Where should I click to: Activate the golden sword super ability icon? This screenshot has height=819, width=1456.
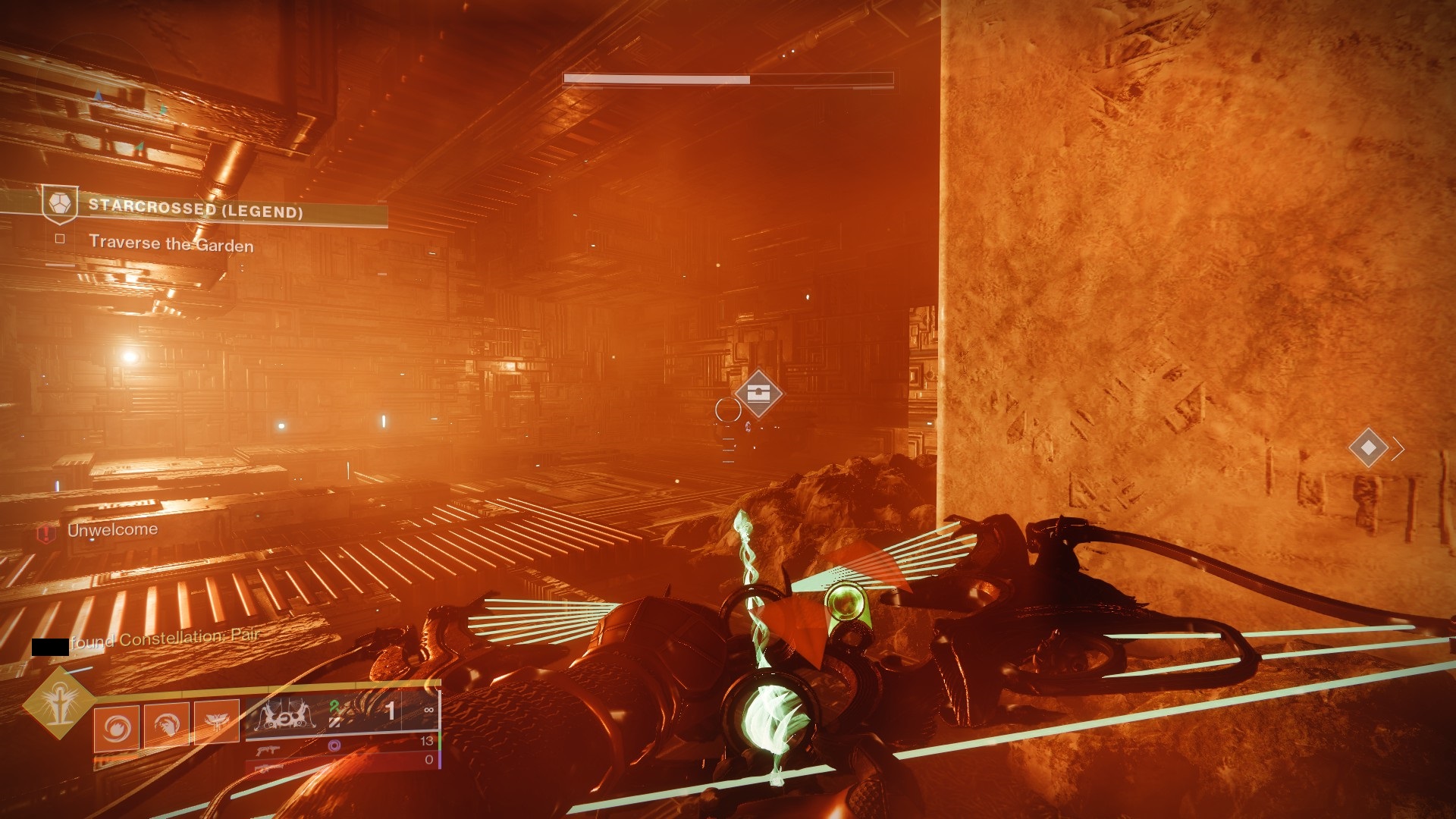click(x=58, y=704)
